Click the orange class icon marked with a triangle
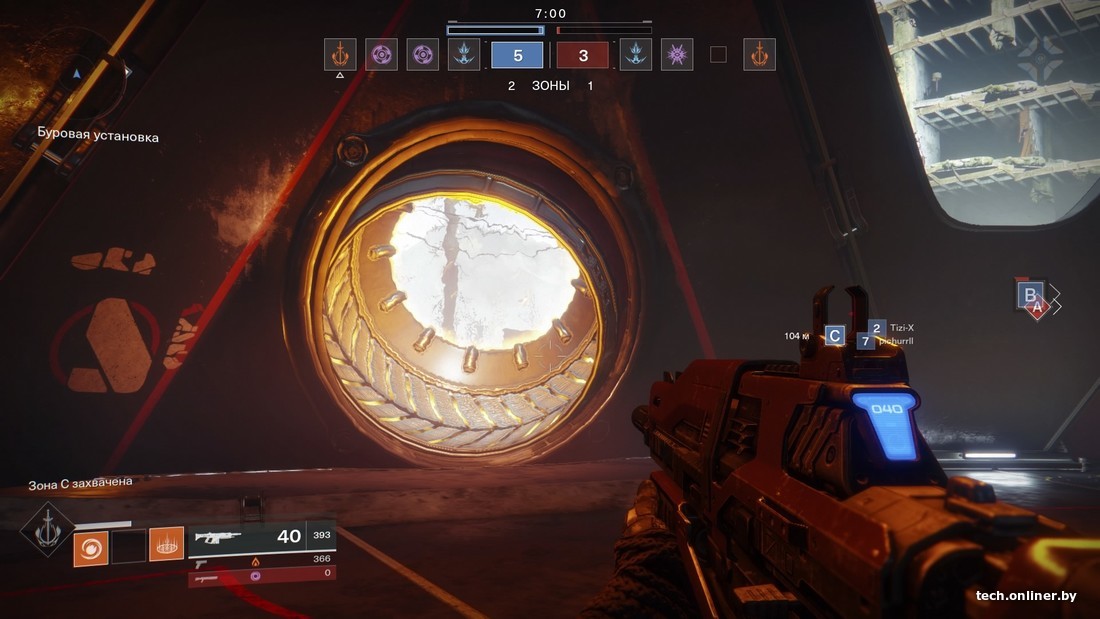This screenshot has width=1100, height=619. pyautogui.click(x=340, y=54)
